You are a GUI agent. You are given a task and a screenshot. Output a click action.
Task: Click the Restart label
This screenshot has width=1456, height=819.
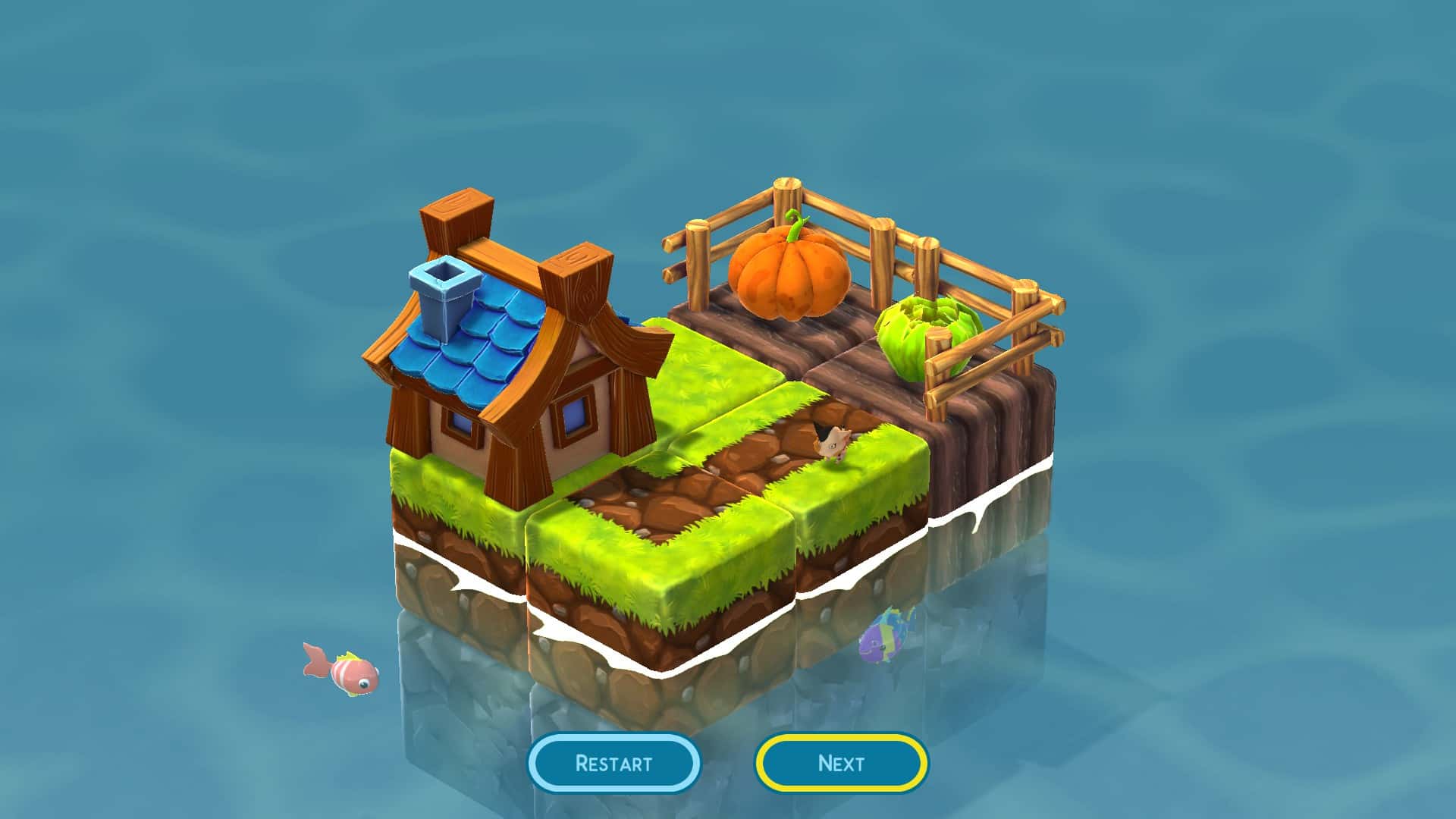614,763
